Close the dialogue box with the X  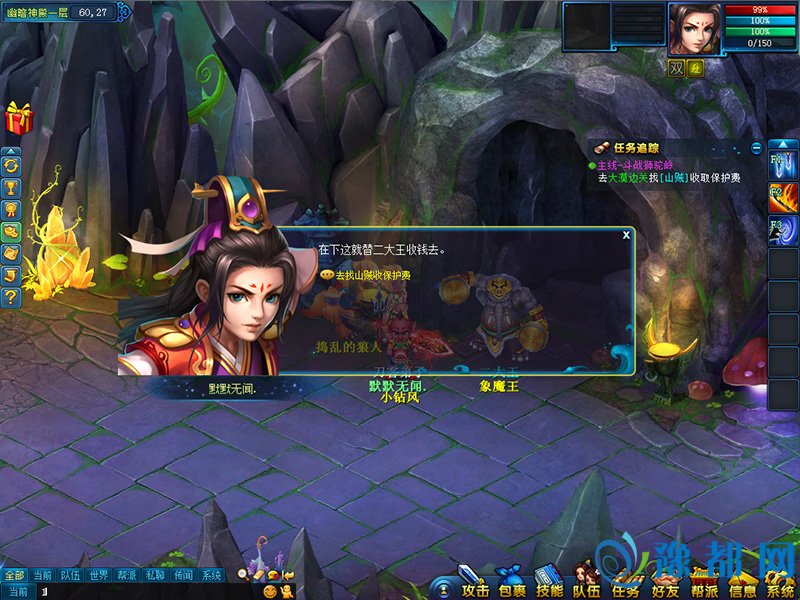(626, 235)
